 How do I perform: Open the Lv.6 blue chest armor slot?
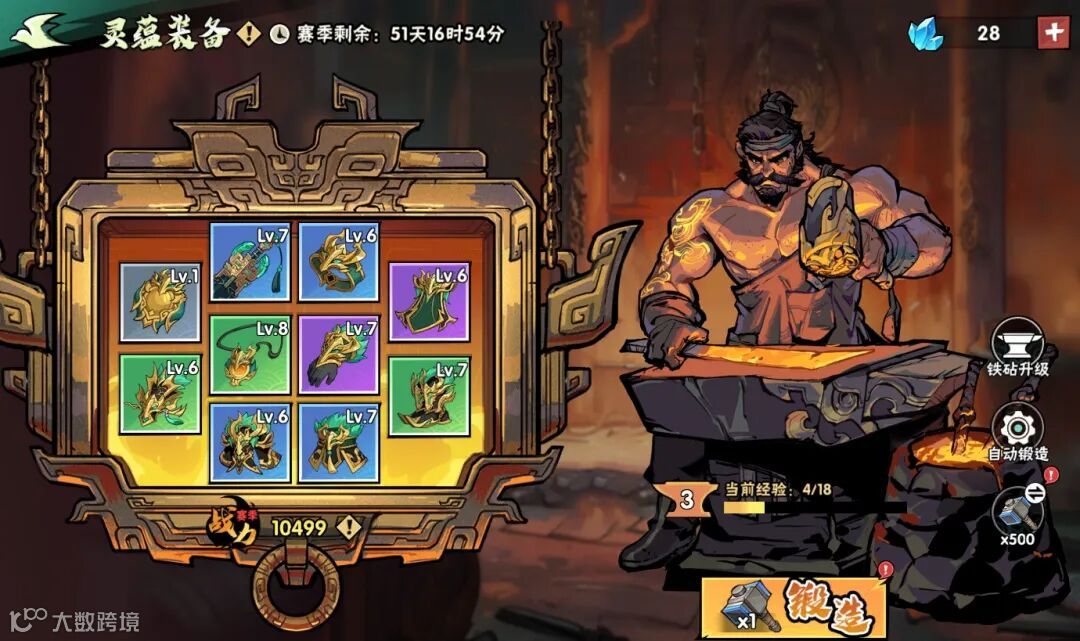click(x=249, y=443)
